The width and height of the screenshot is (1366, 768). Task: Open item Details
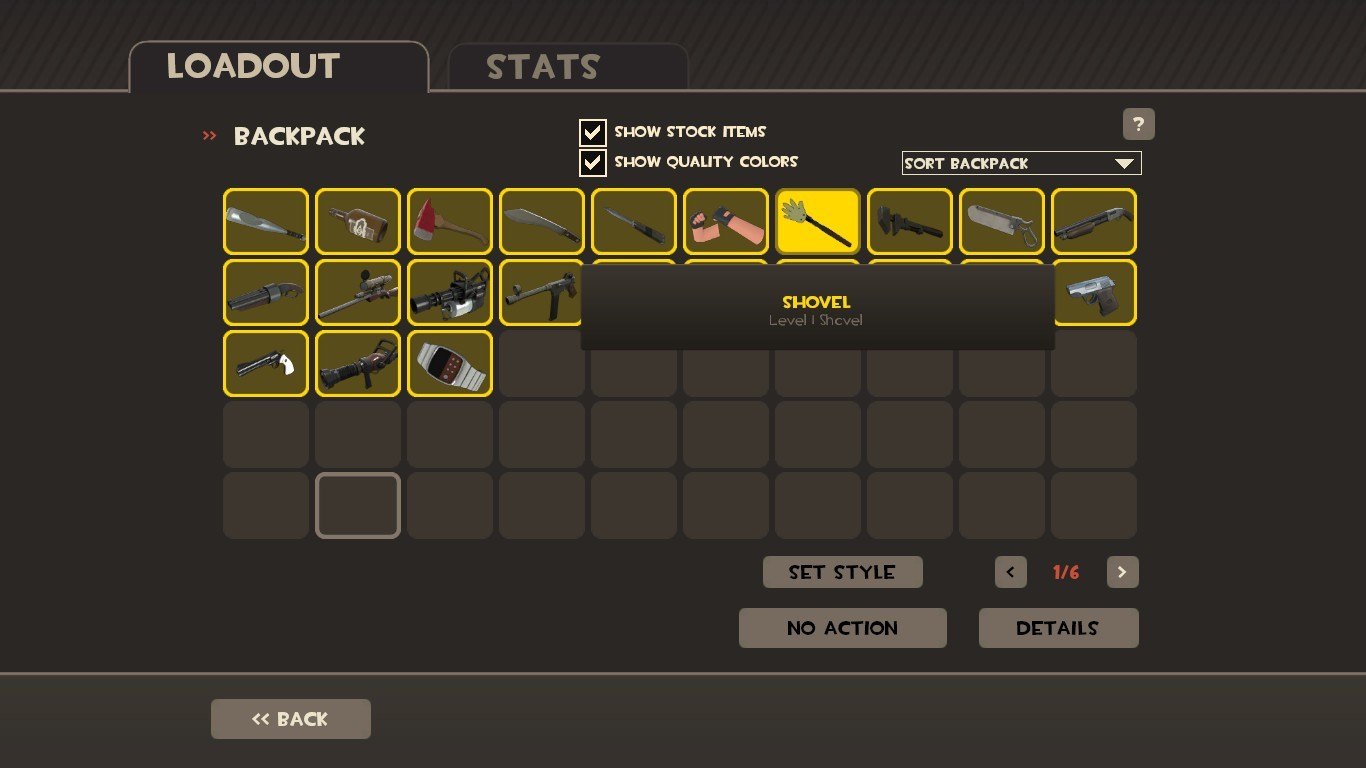click(x=1058, y=628)
